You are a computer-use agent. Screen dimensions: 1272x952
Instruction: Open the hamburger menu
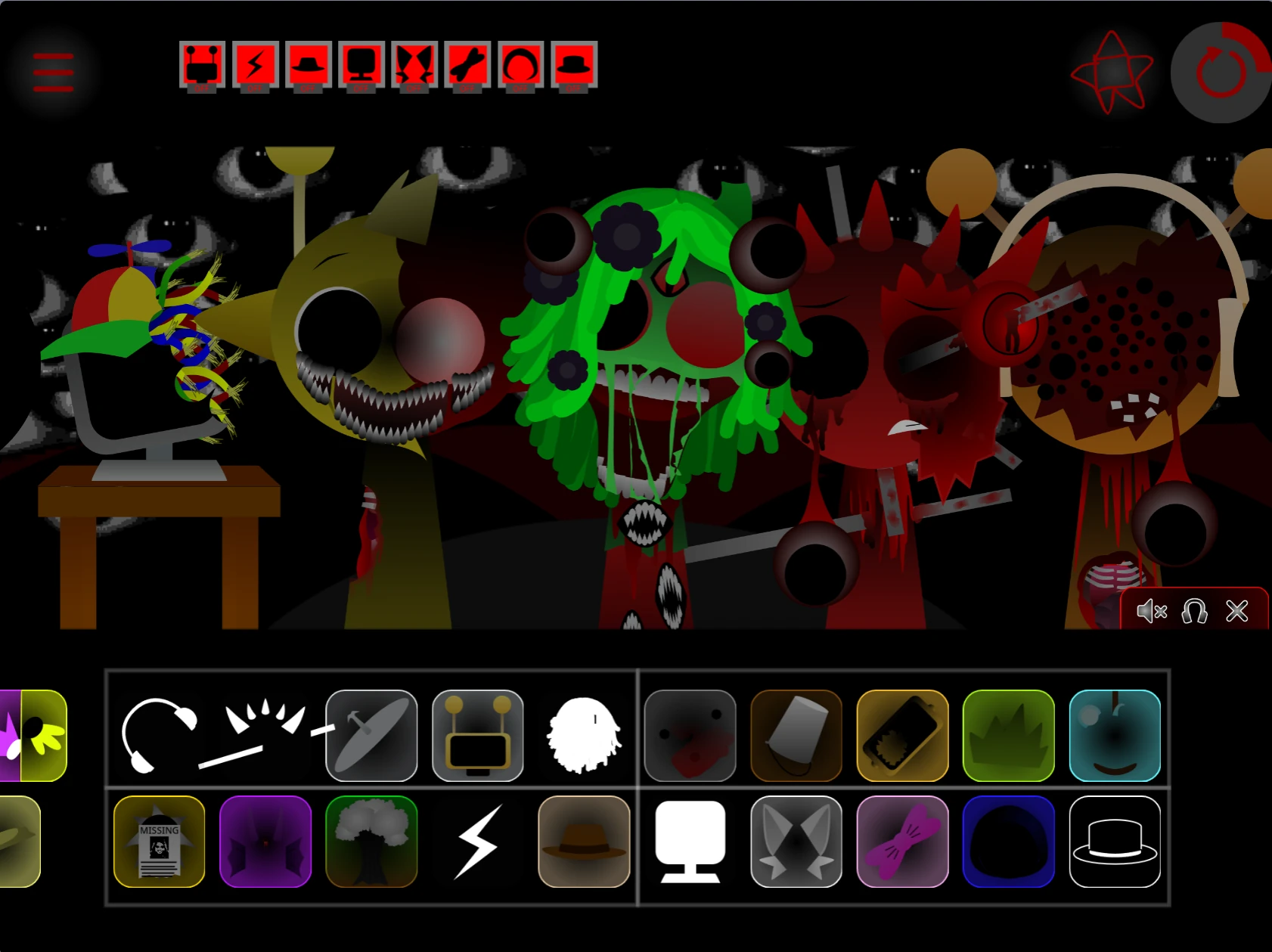[51, 72]
